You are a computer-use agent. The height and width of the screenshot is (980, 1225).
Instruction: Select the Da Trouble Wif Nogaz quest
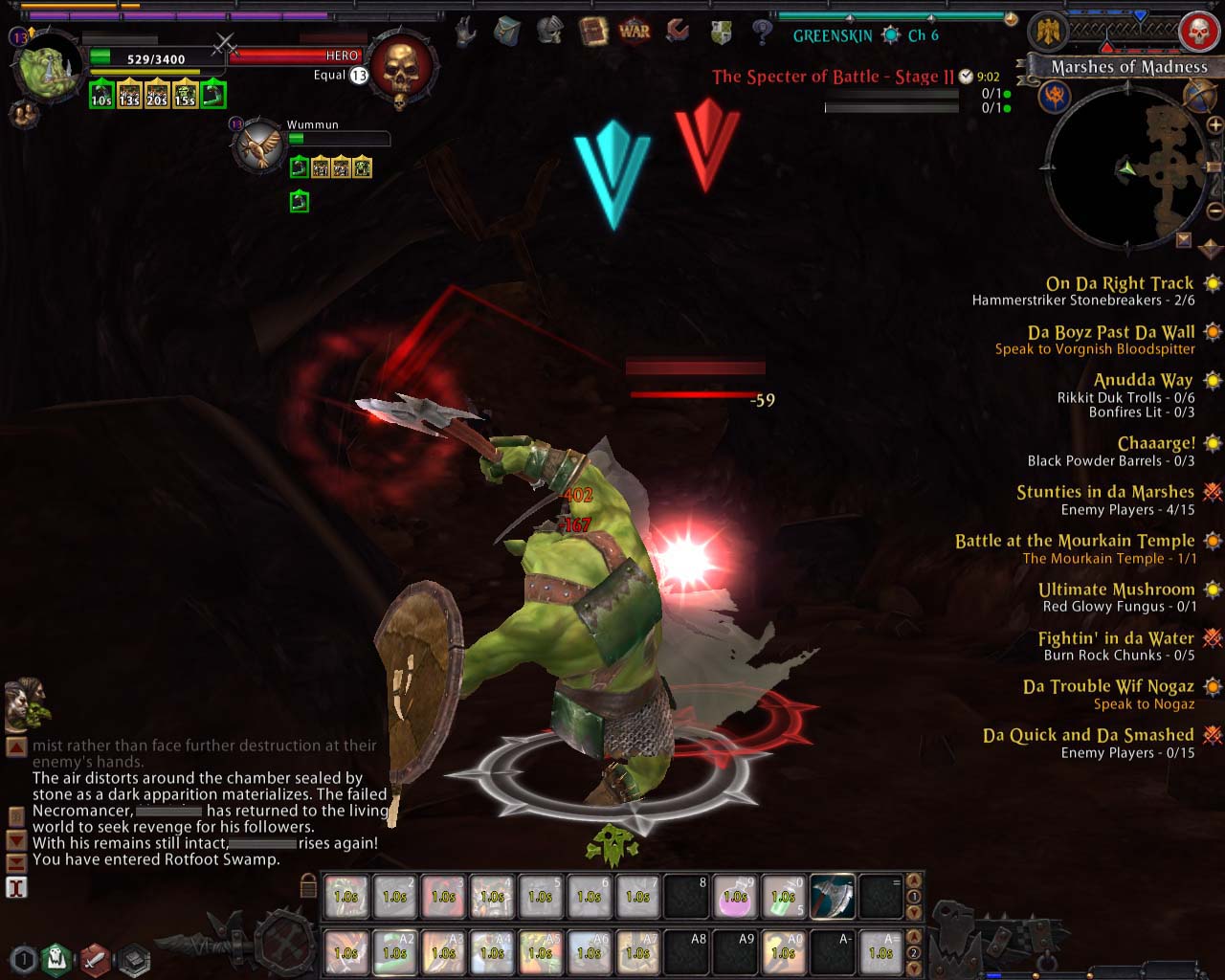[1108, 686]
